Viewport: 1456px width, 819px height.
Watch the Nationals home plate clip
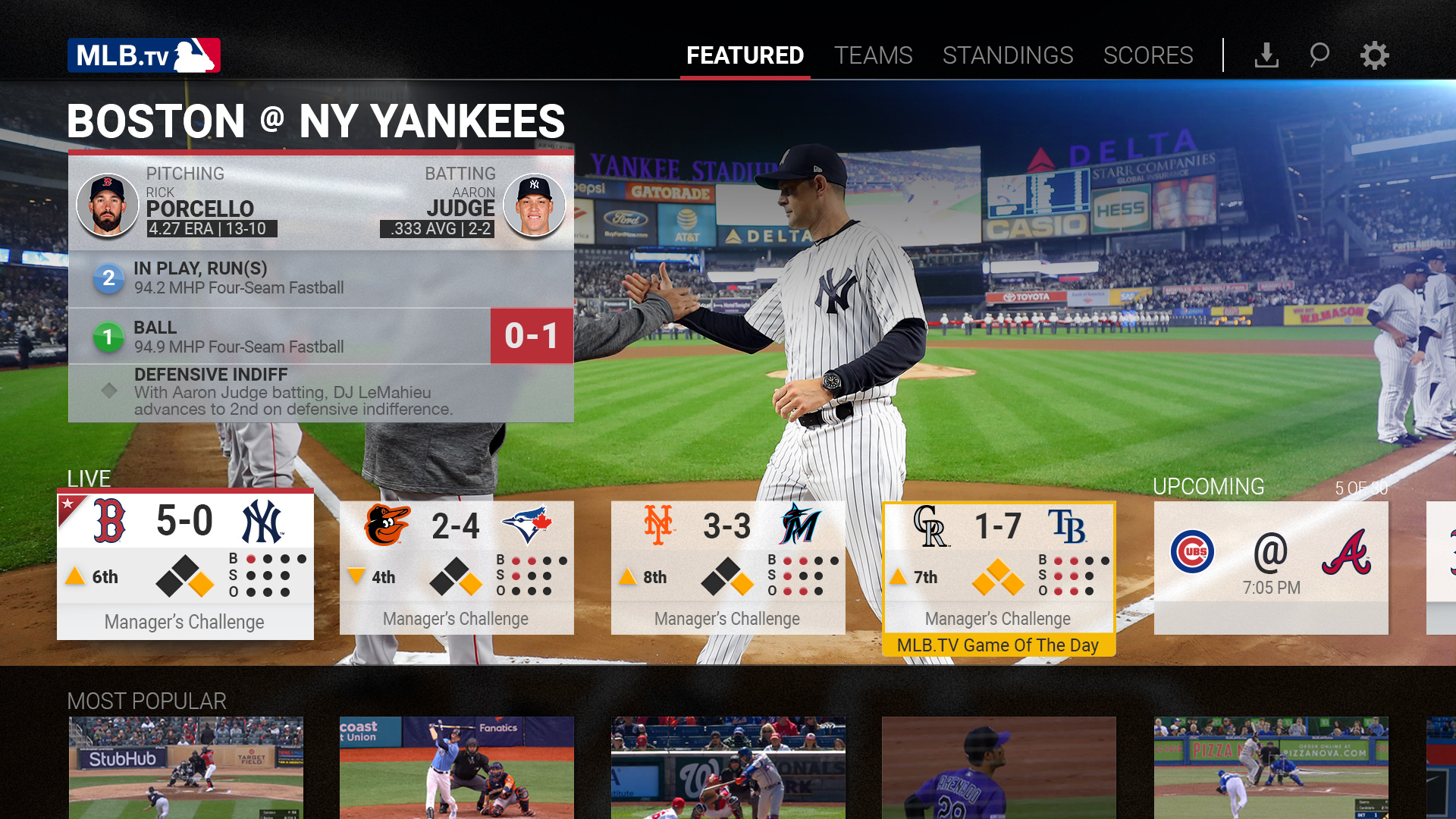[x=728, y=766]
